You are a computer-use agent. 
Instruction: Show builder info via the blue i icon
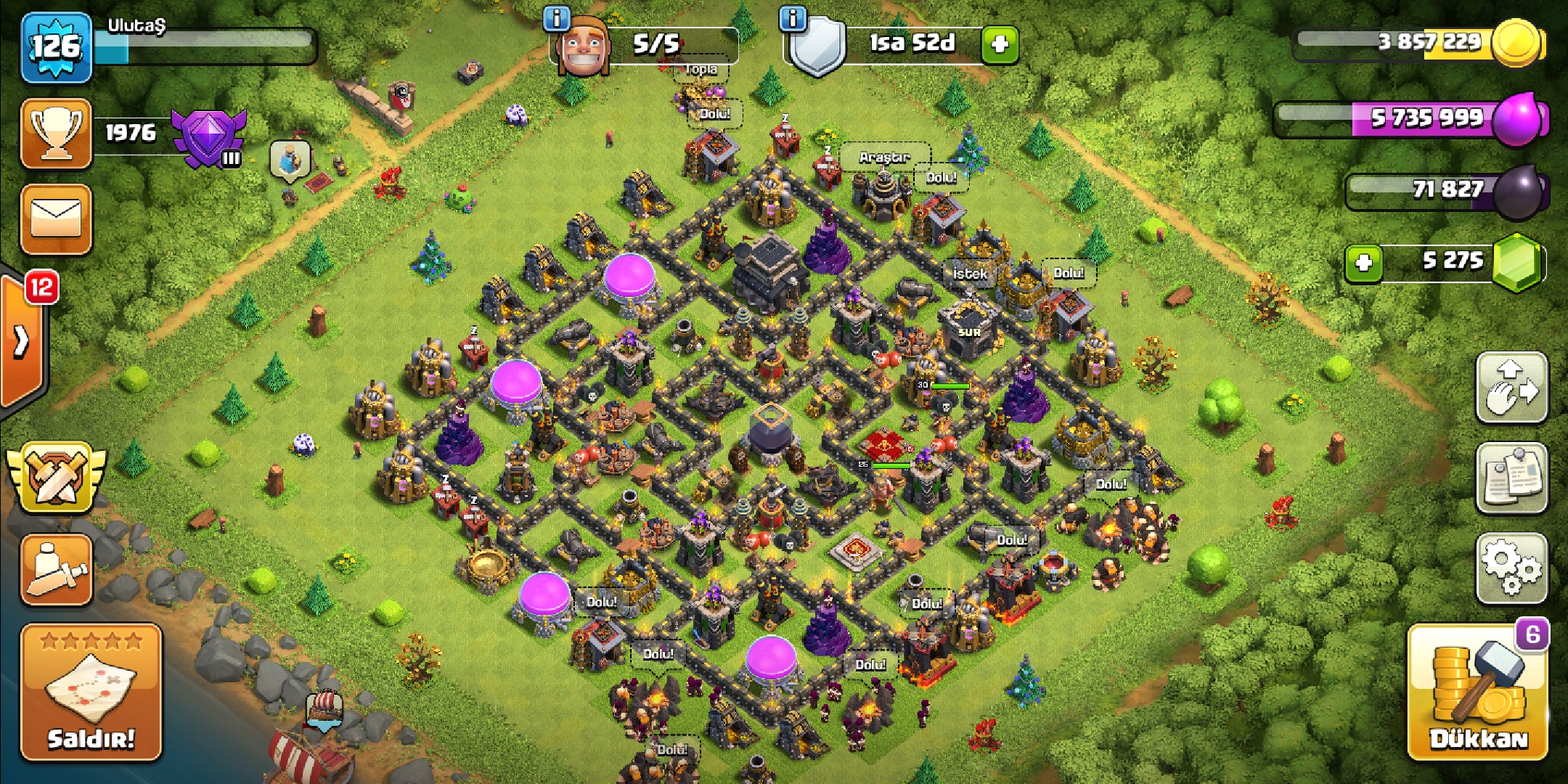coord(557,19)
